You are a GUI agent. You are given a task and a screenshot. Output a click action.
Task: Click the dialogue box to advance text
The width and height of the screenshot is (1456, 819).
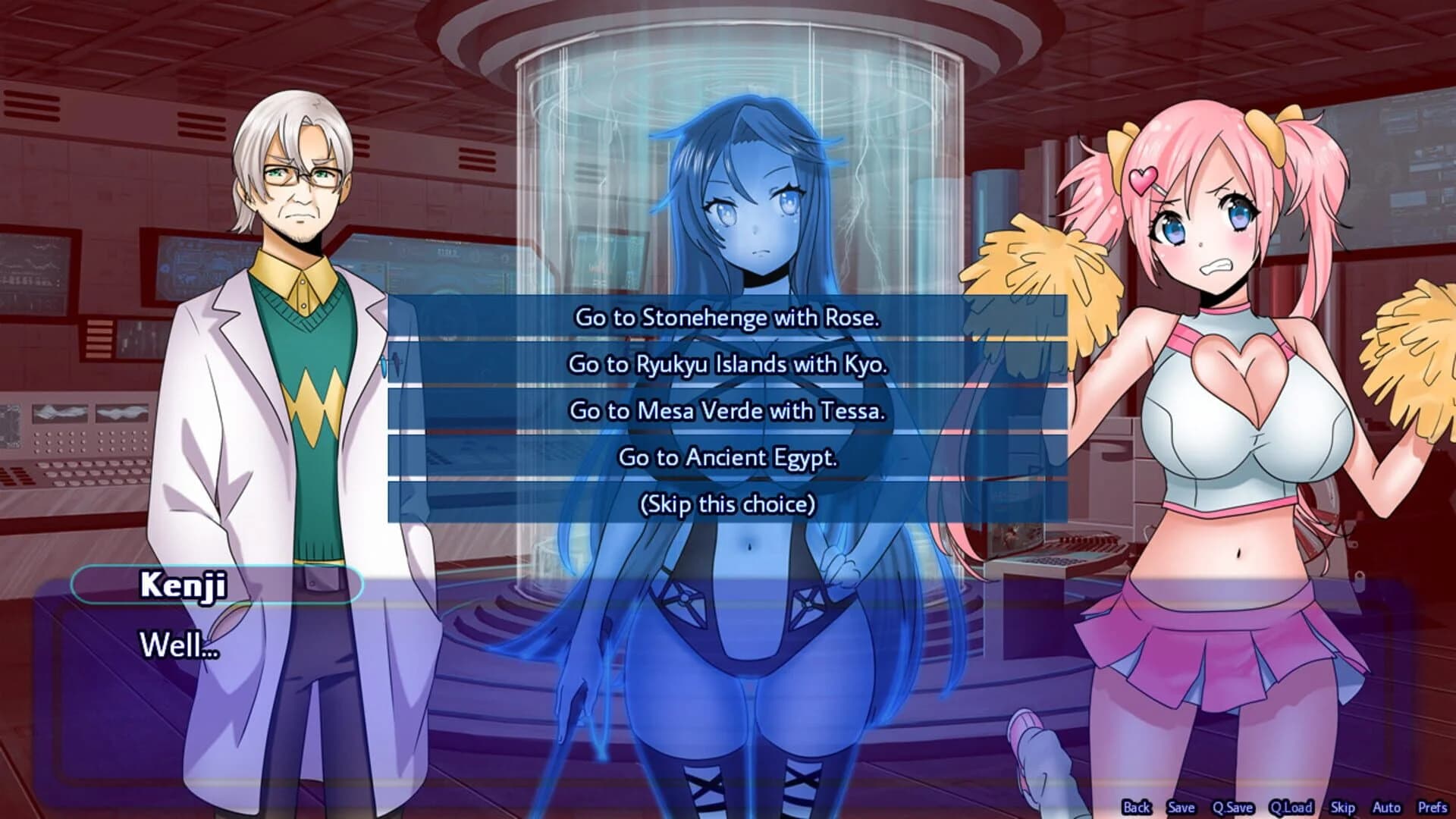[x=531, y=682]
